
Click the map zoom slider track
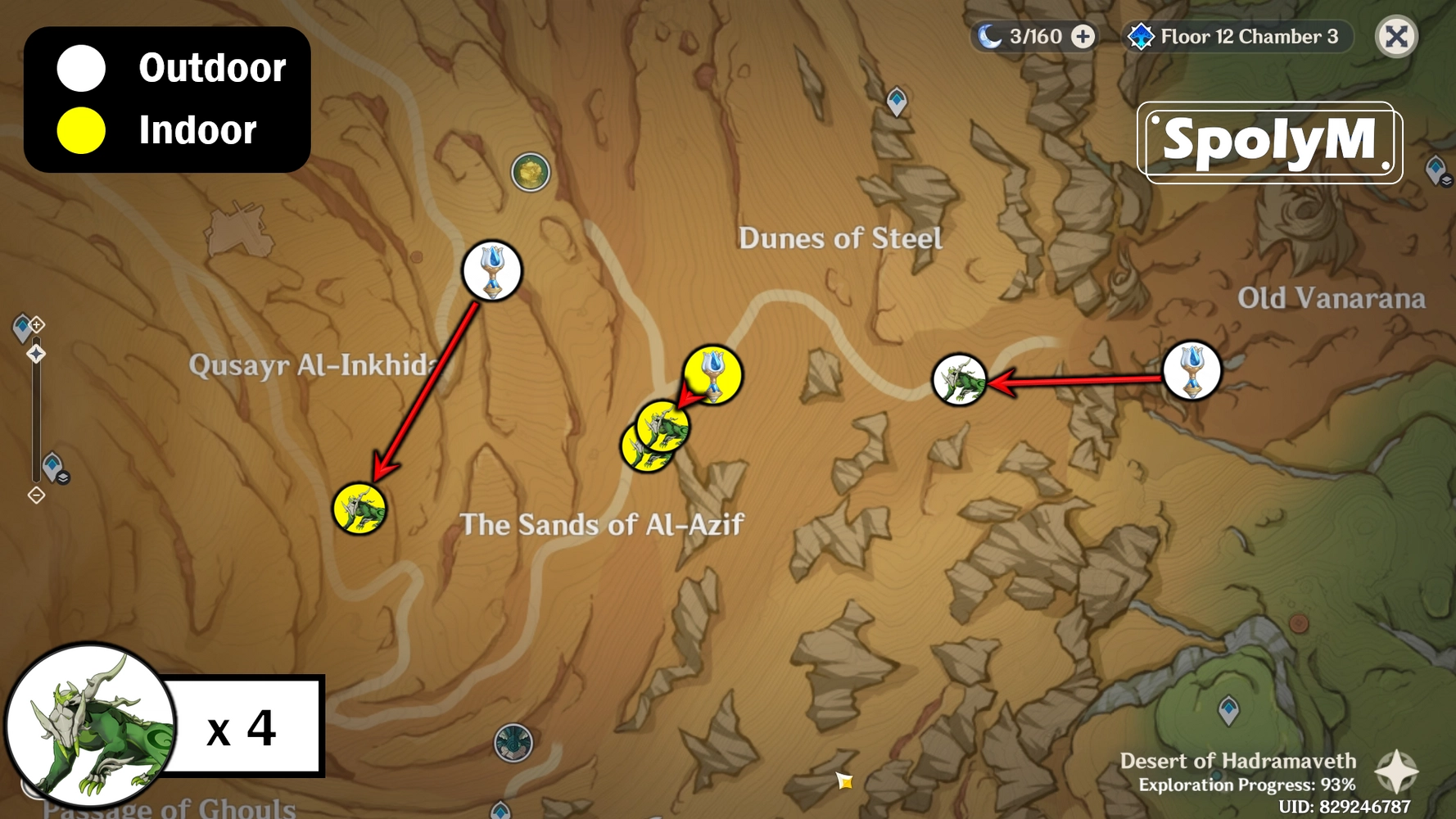(35, 409)
